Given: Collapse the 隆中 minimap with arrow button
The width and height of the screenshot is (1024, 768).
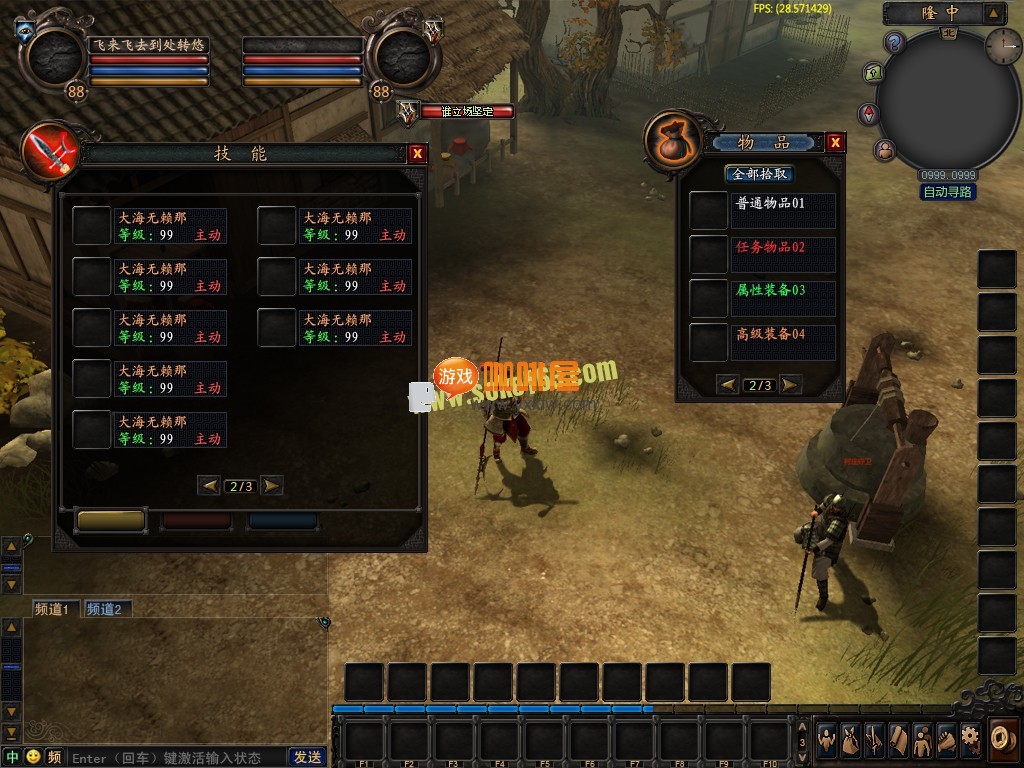Looking at the screenshot, I should 993,13.
